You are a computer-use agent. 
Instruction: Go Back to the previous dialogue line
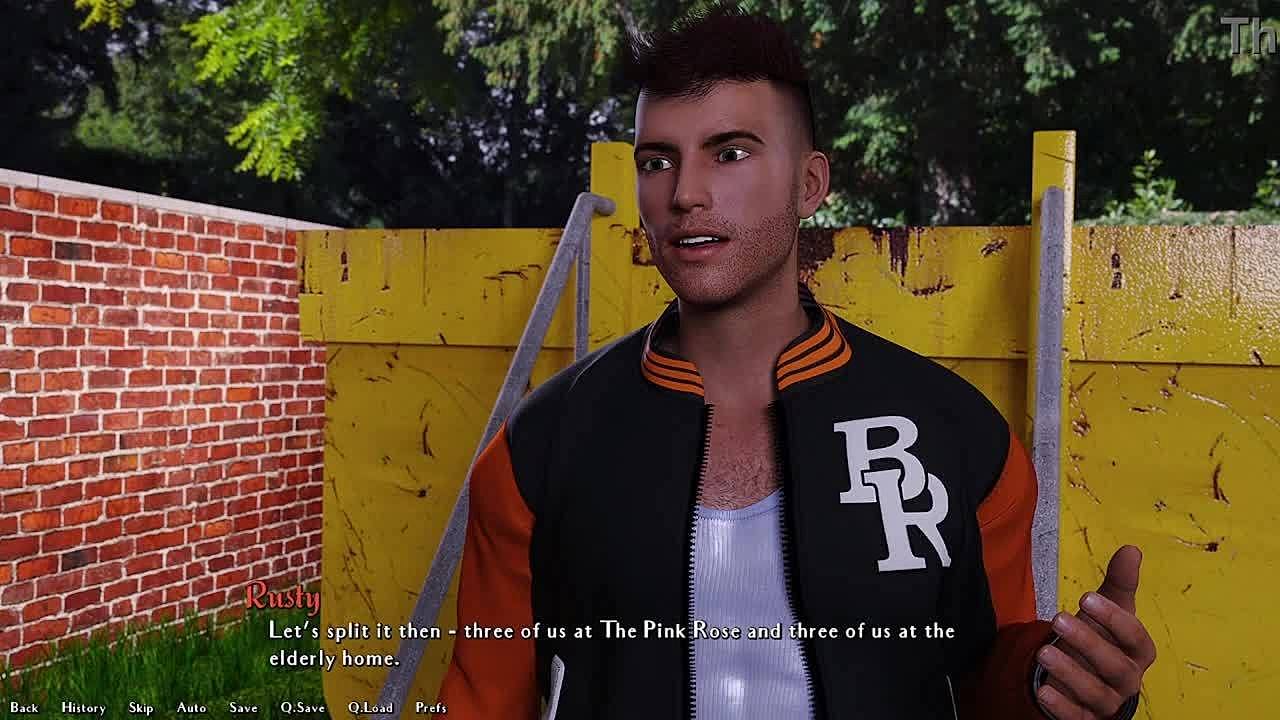pos(24,708)
